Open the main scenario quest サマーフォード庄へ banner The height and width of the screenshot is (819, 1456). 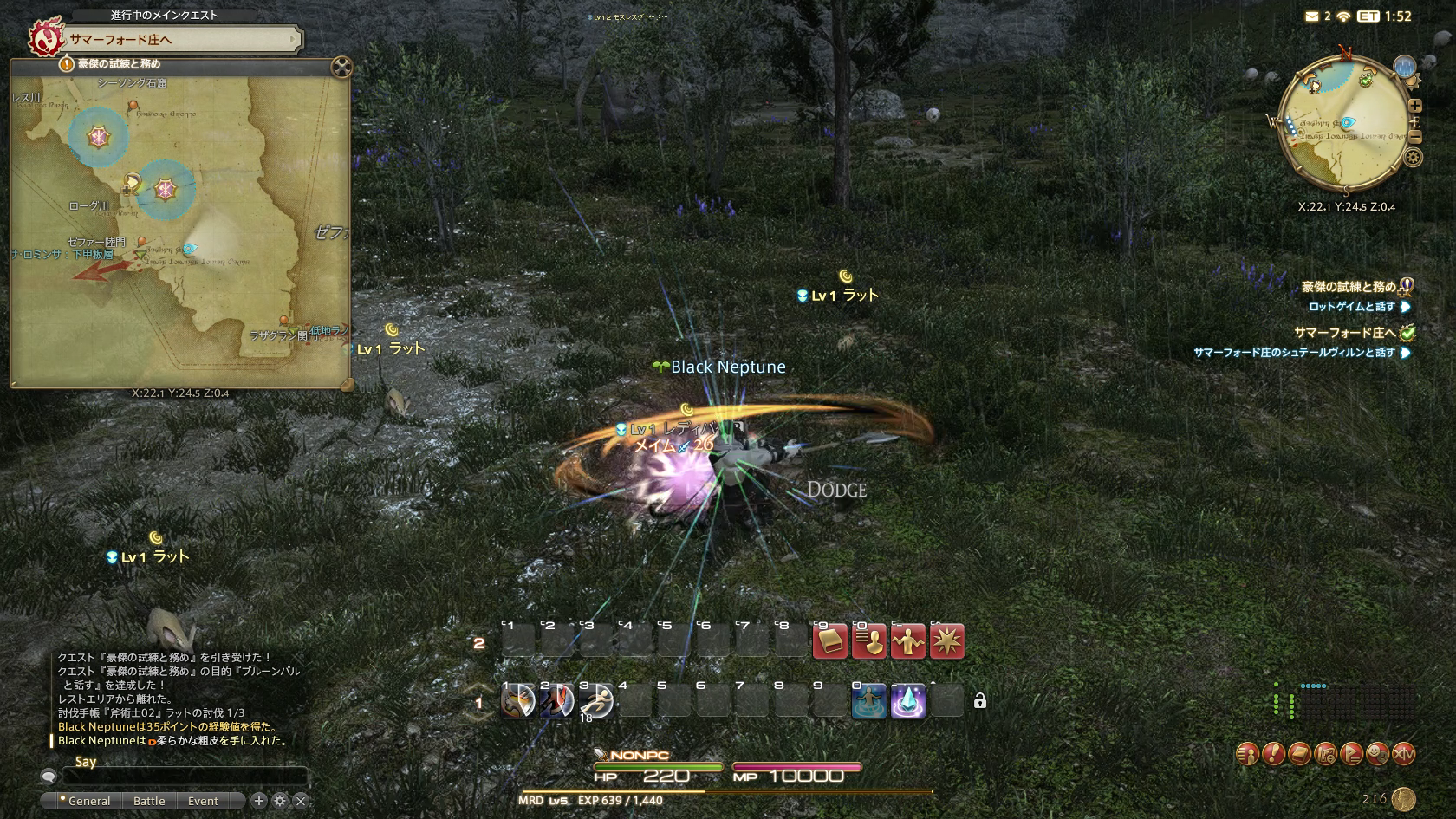pyautogui.click(x=182, y=40)
